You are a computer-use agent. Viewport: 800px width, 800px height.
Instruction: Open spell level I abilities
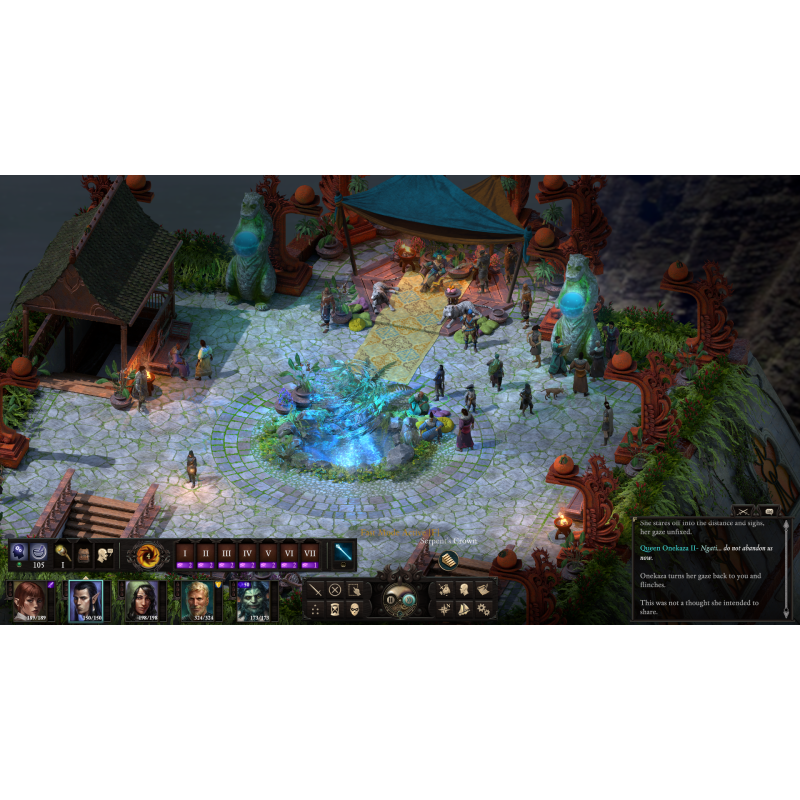[184, 555]
